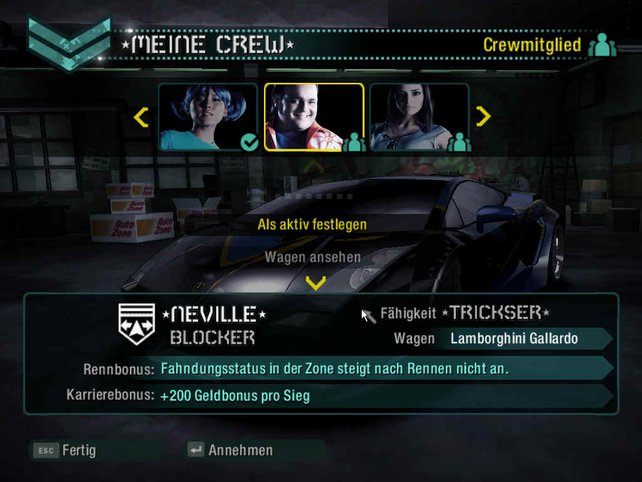
Task: Choose 'Als aktiv festlegen' option
Action: [312, 224]
